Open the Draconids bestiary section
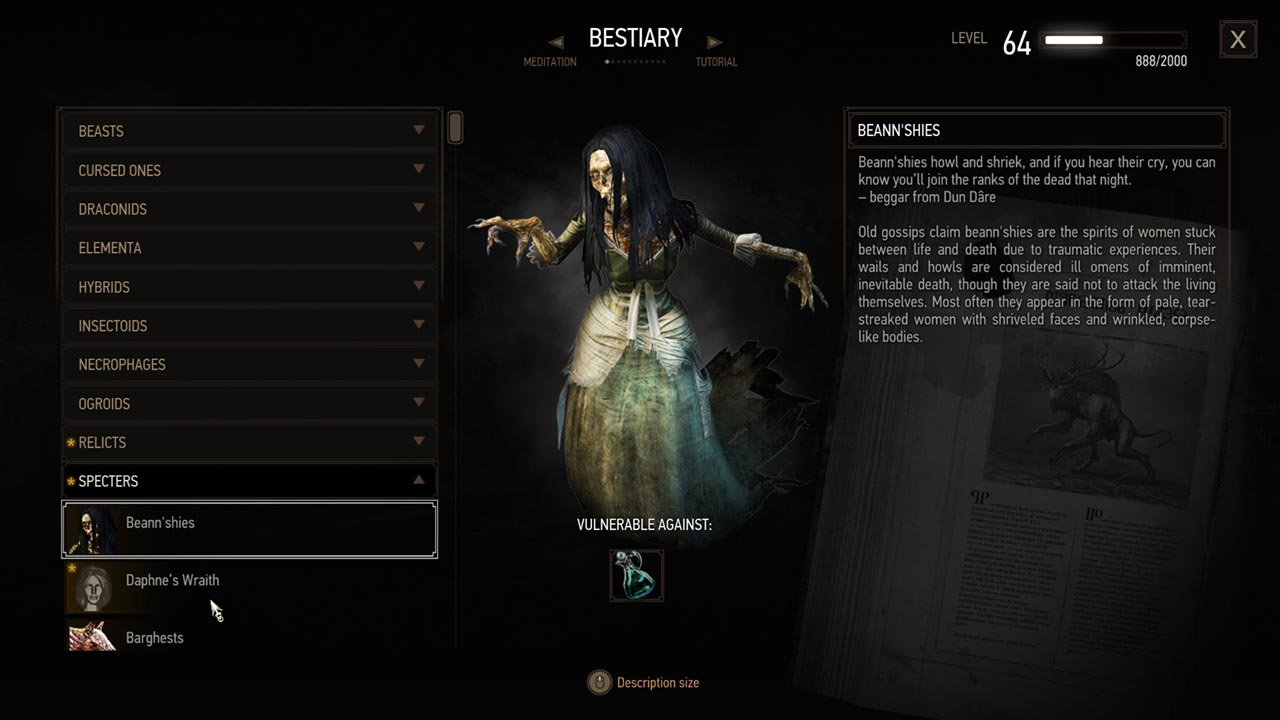1280x720 pixels. click(x=249, y=209)
